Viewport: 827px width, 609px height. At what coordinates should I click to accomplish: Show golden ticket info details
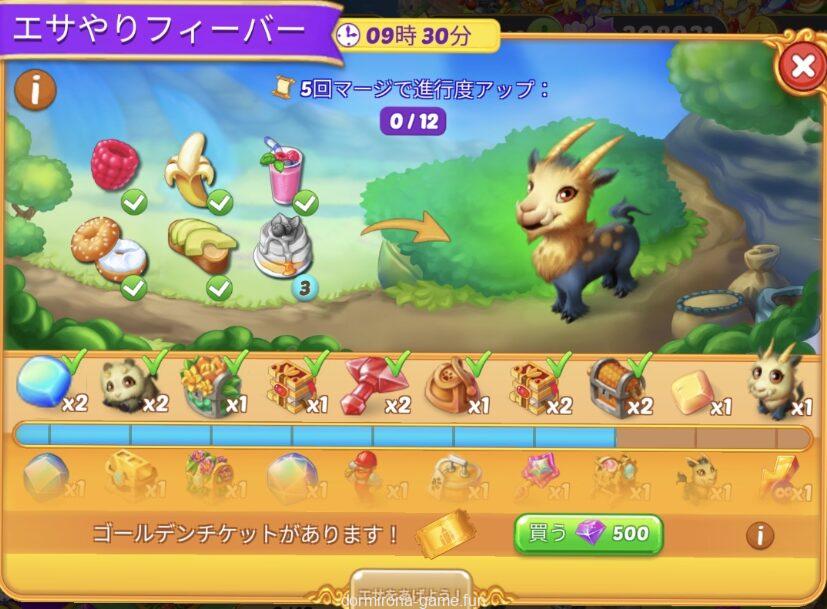pos(759,535)
